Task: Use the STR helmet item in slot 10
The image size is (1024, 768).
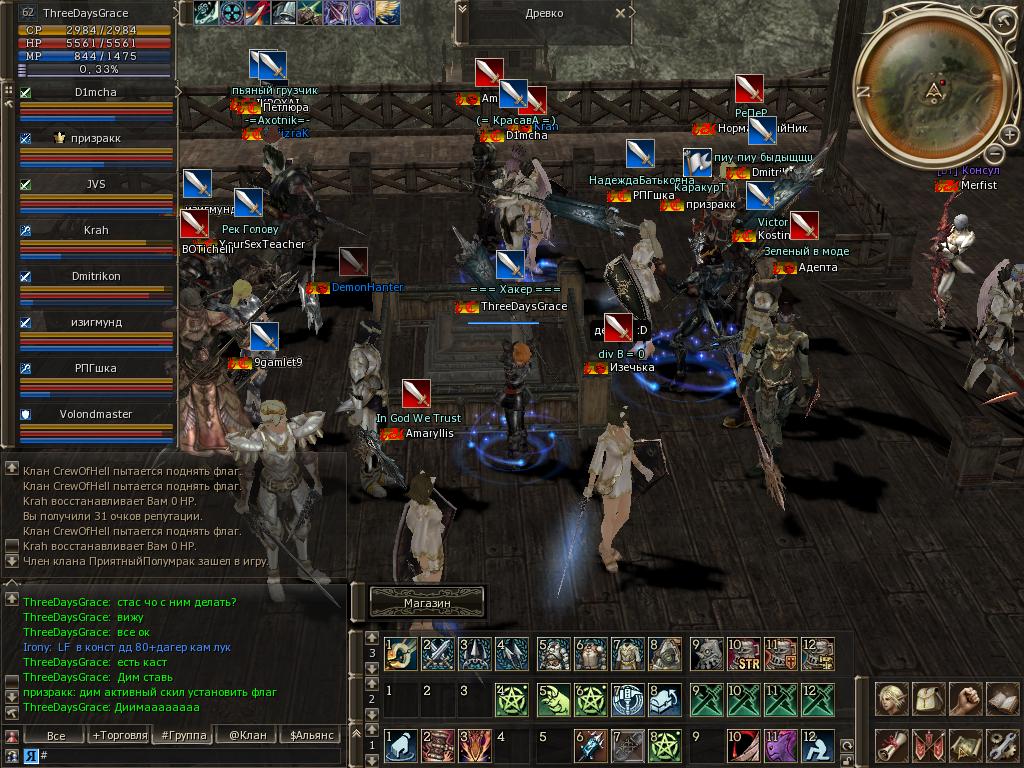Action: (x=743, y=655)
